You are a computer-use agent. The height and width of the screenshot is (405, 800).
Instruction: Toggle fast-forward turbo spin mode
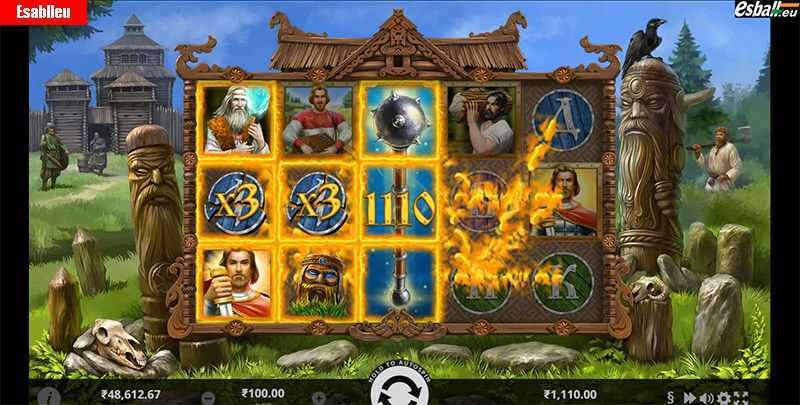[689, 398]
